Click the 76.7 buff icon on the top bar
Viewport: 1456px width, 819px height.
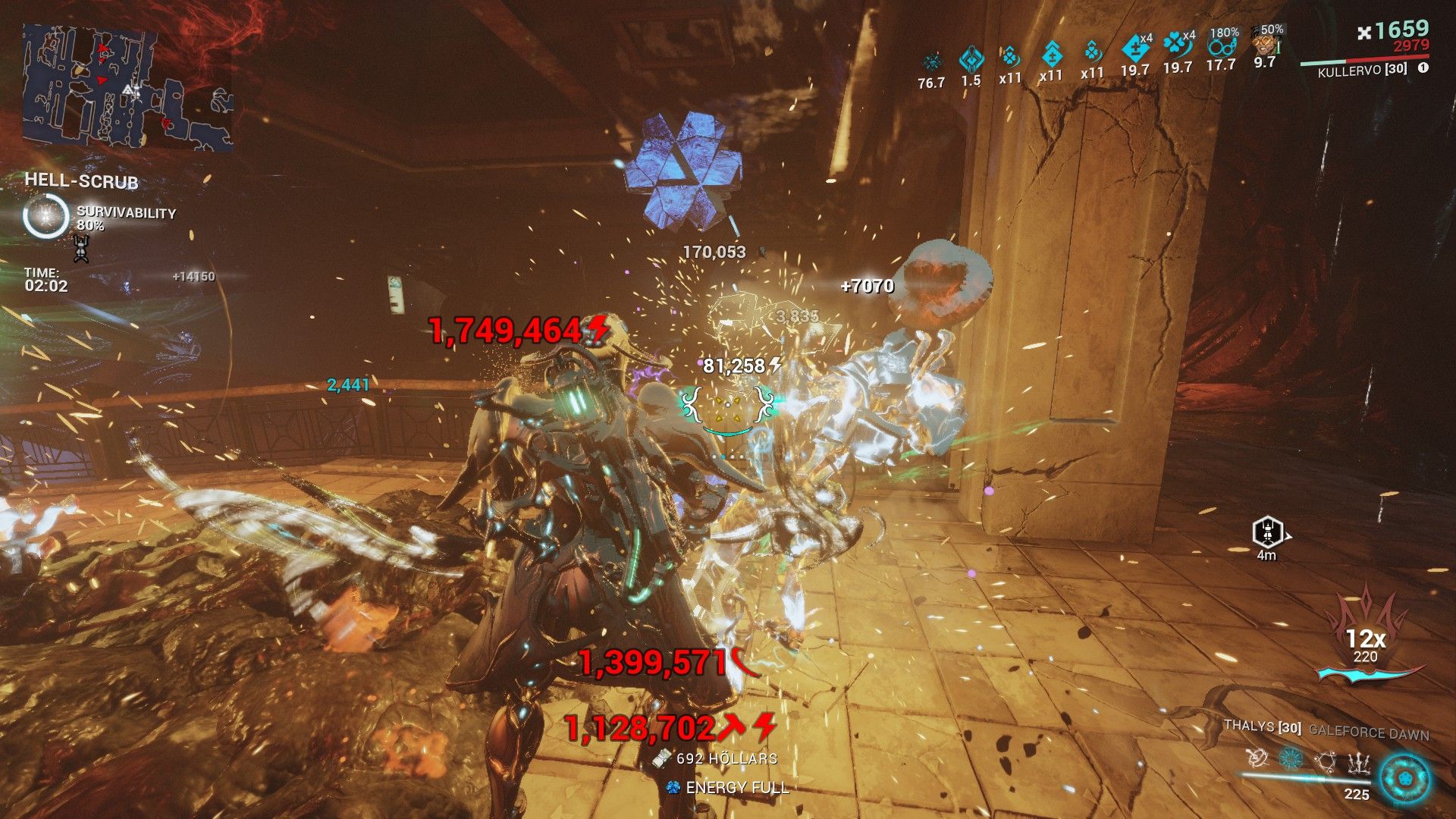(933, 59)
